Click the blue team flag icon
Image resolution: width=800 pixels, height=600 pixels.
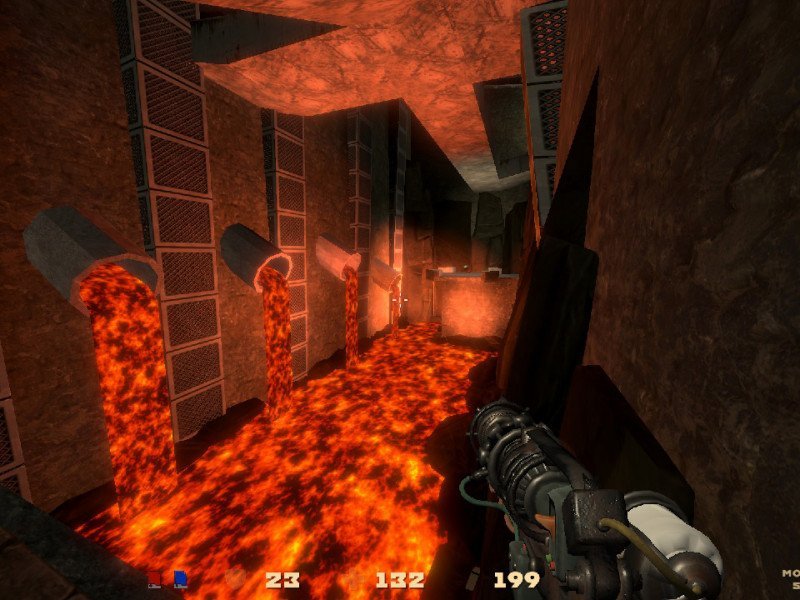tap(180, 578)
